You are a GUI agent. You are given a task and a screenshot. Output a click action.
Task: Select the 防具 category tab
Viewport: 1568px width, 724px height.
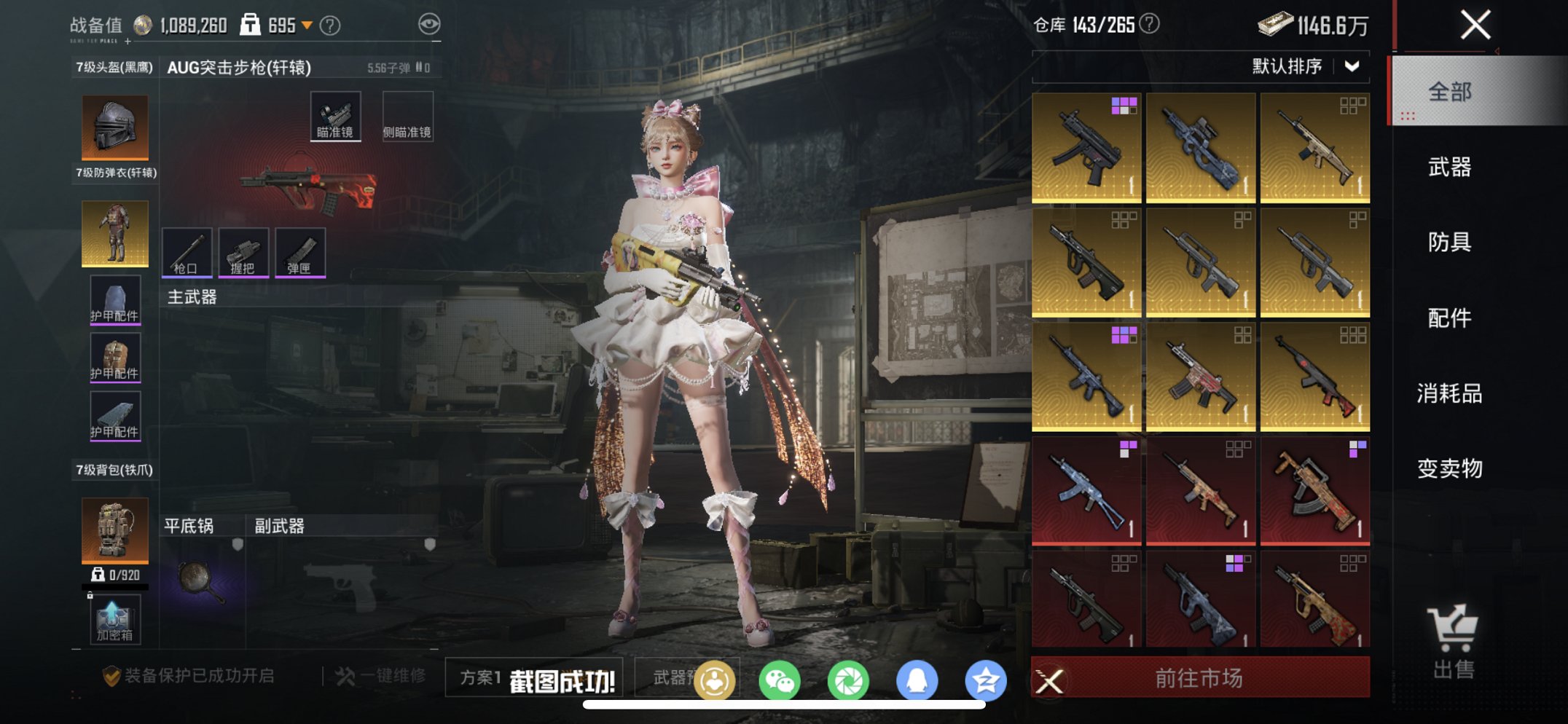pos(1449,242)
